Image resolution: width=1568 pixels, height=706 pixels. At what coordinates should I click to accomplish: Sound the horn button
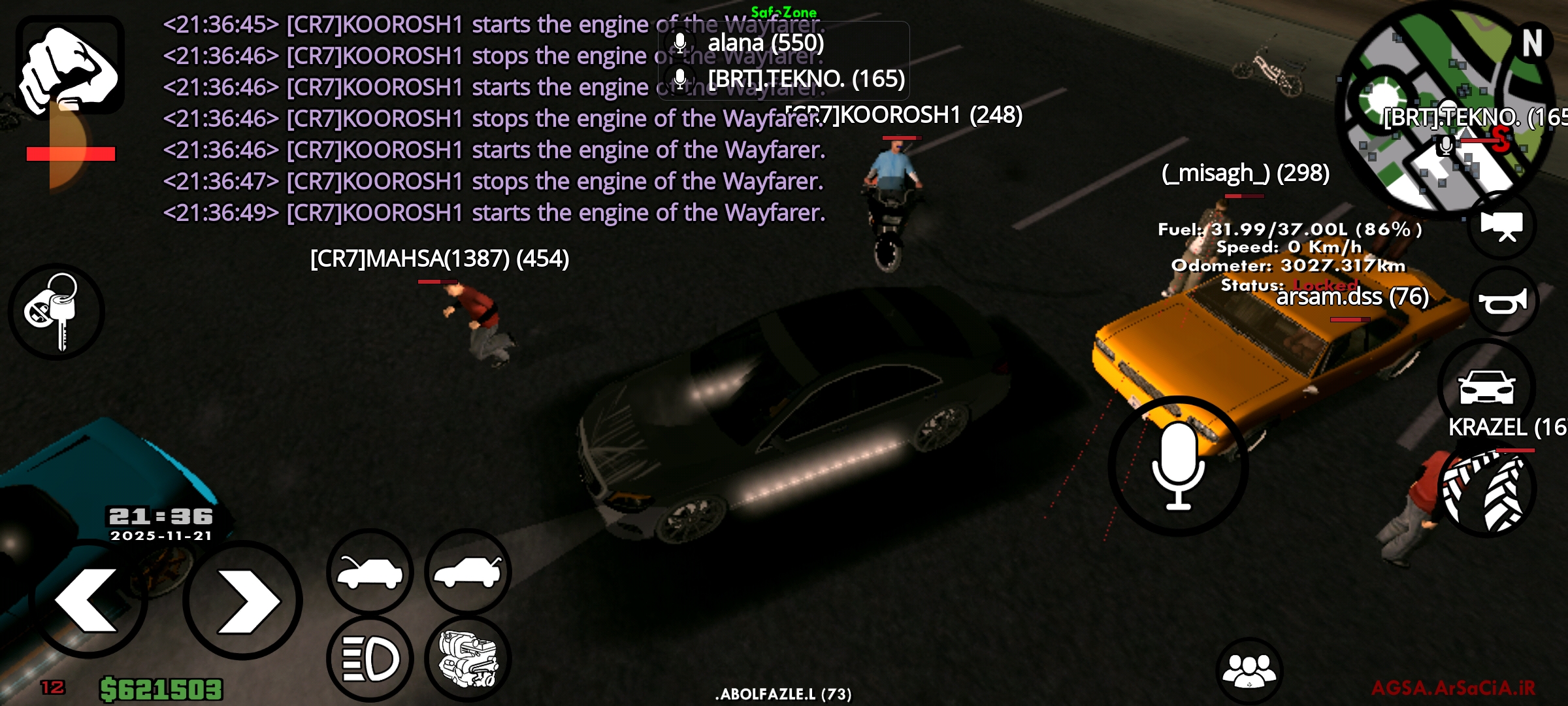(1503, 301)
